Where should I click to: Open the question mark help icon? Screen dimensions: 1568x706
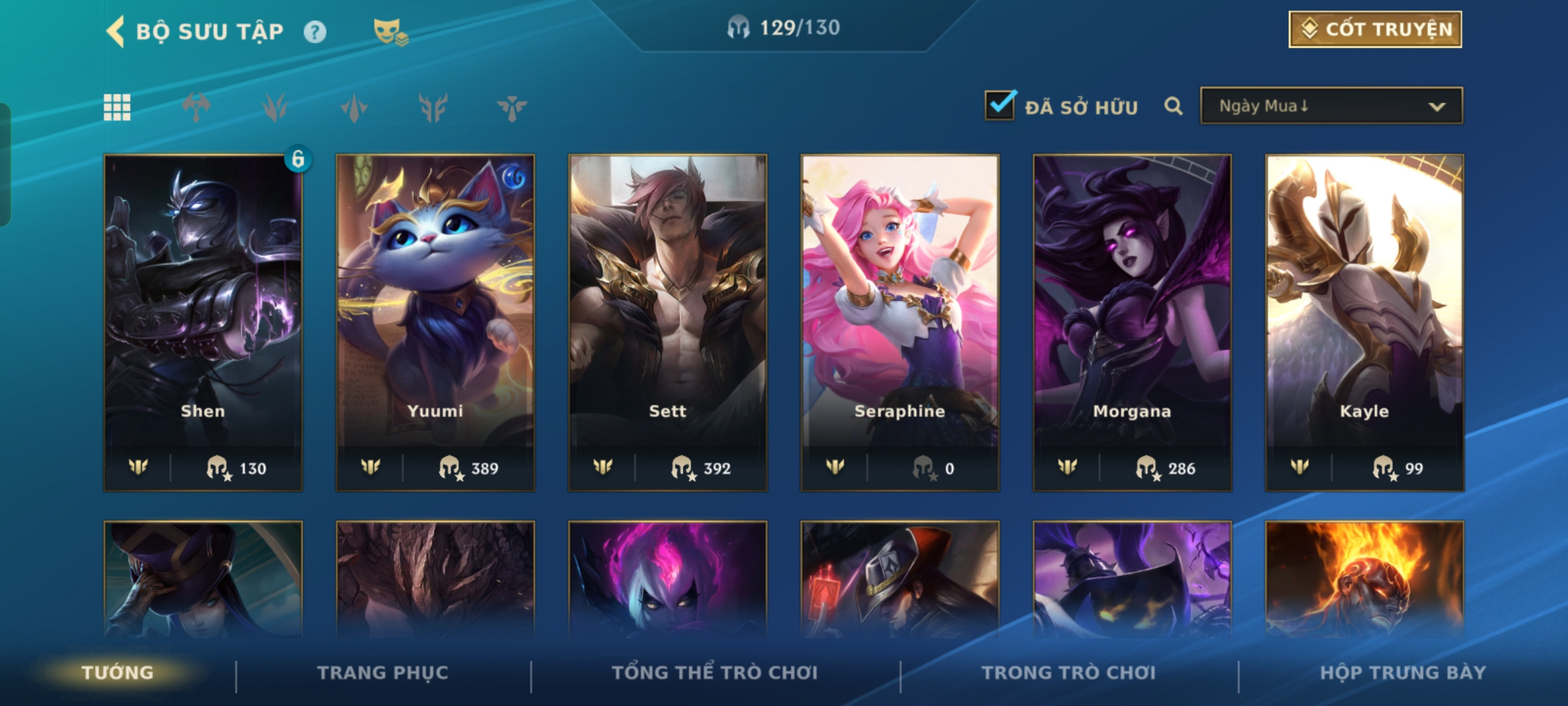click(x=315, y=31)
